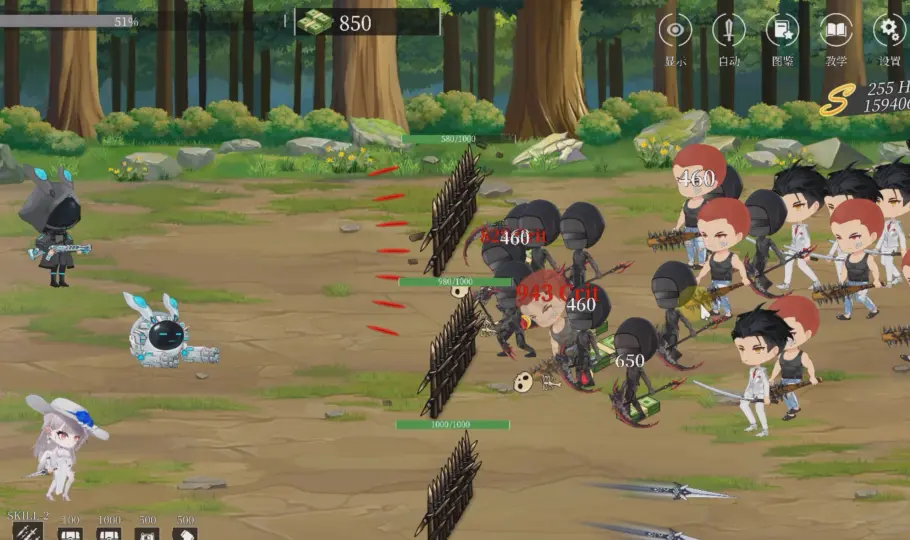The height and width of the screenshot is (540, 910).
Task: Select the unit slot costing 1000
Action: point(109,533)
